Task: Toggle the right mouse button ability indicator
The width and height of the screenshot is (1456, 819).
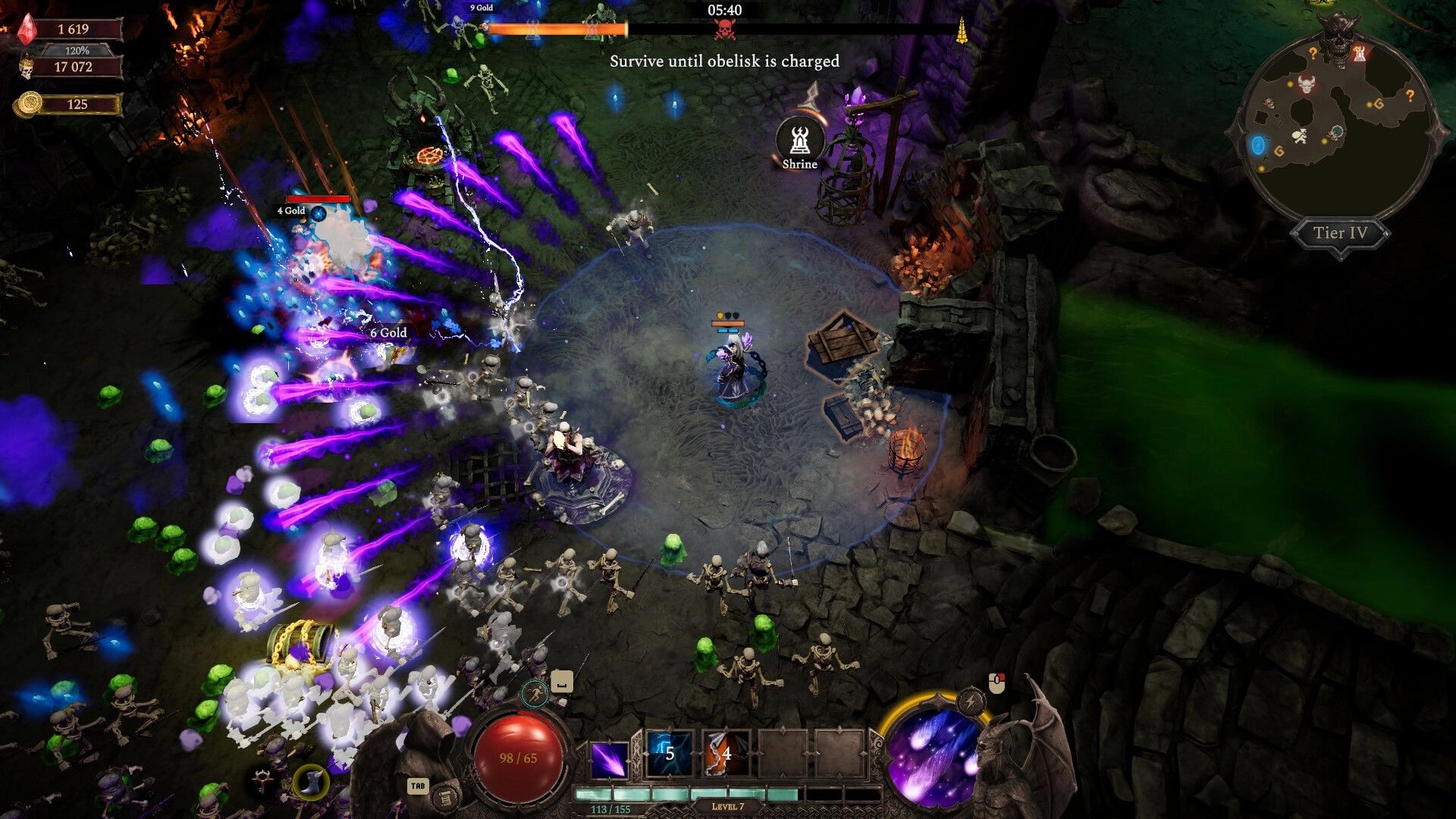Action: (x=996, y=682)
